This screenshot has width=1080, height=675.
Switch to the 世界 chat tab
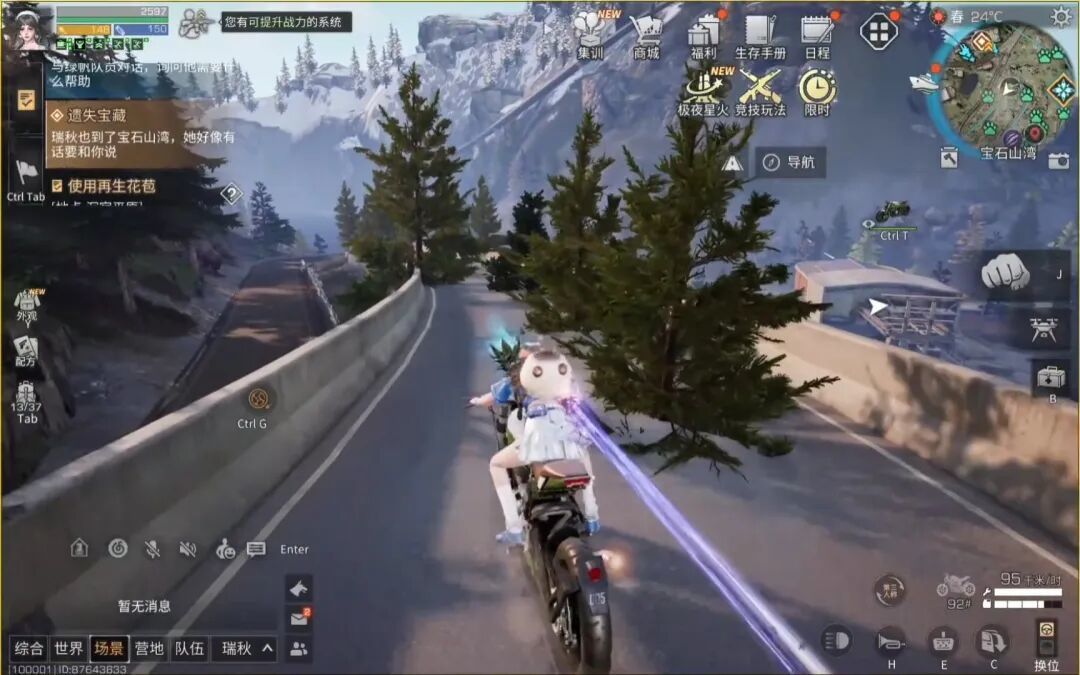pos(69,648)
